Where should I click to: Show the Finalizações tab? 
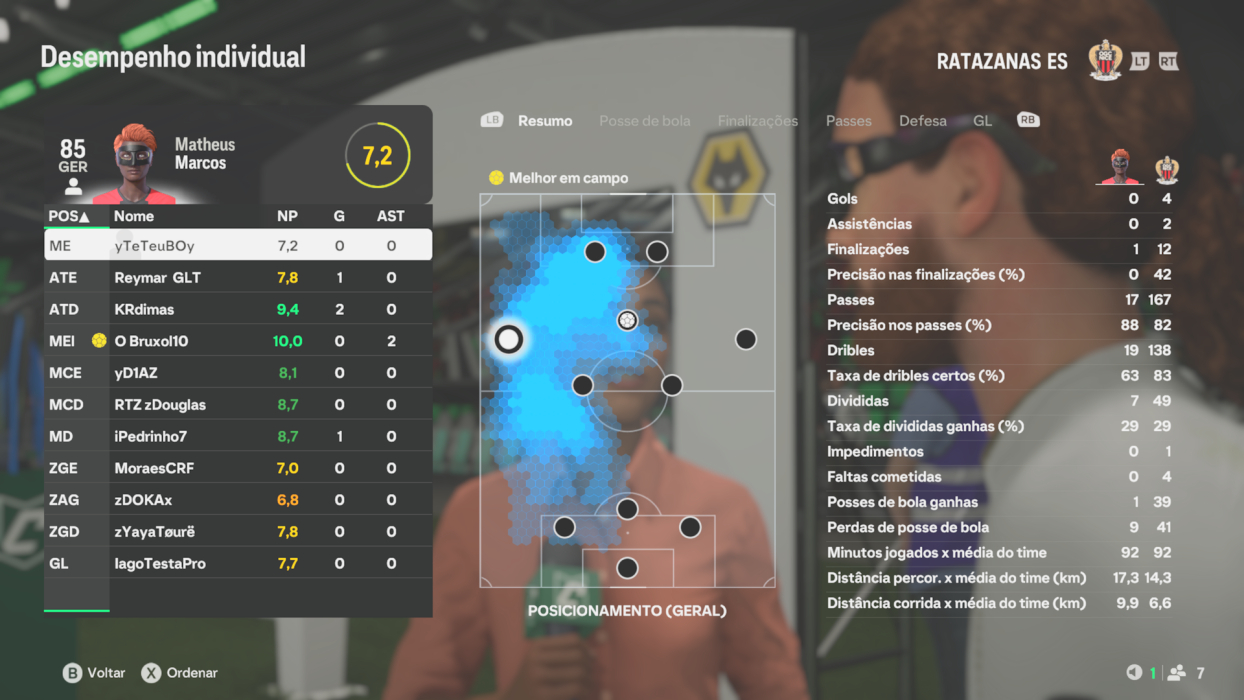[757, 121]
